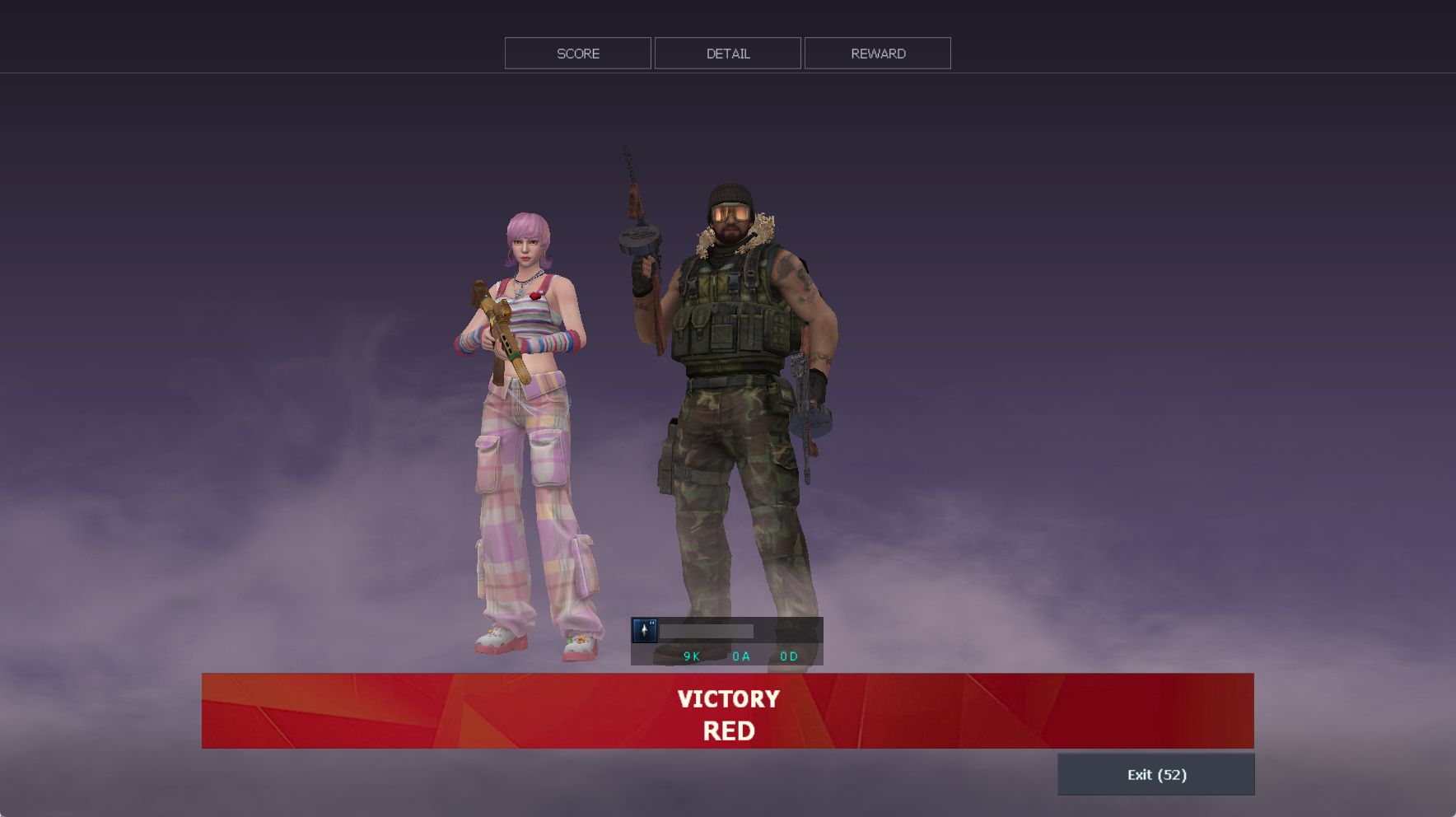Exit the victory results screen
The width and height of the screenshot is (1456, 817).
1155,774
